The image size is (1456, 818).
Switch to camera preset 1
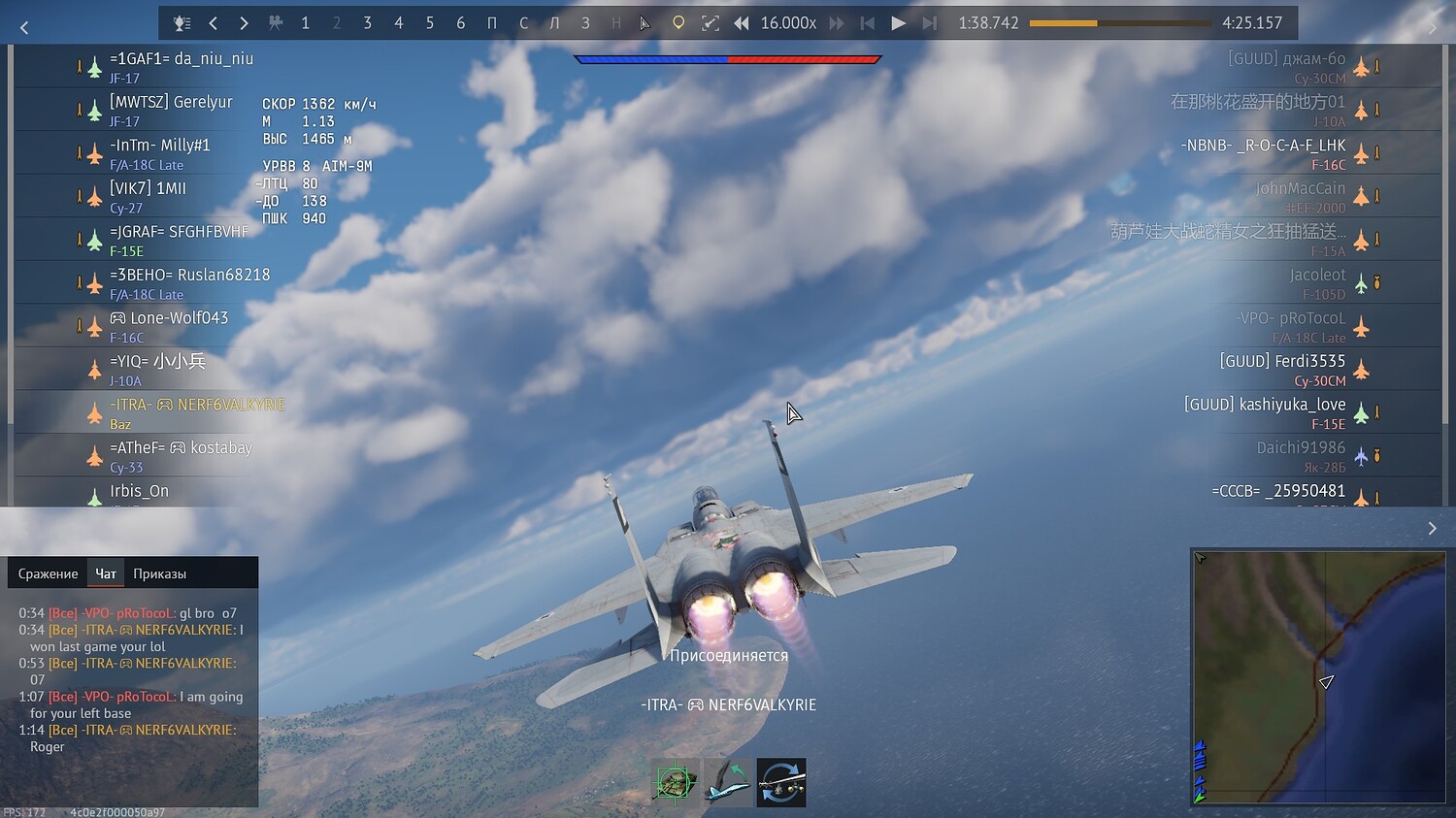coord(305,23)
